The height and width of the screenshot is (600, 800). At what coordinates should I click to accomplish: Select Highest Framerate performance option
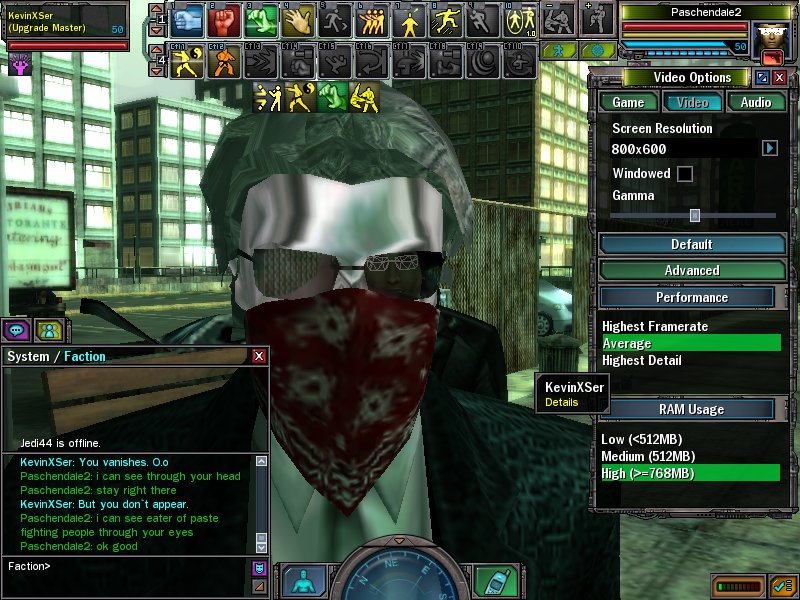[x=655, y=326]
